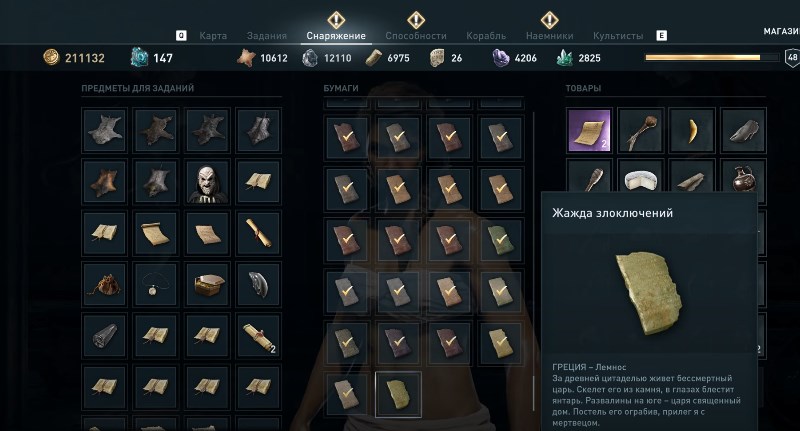Open the Магазин store
The width and height of the screenshot is (800, 431).
[781, 31]
